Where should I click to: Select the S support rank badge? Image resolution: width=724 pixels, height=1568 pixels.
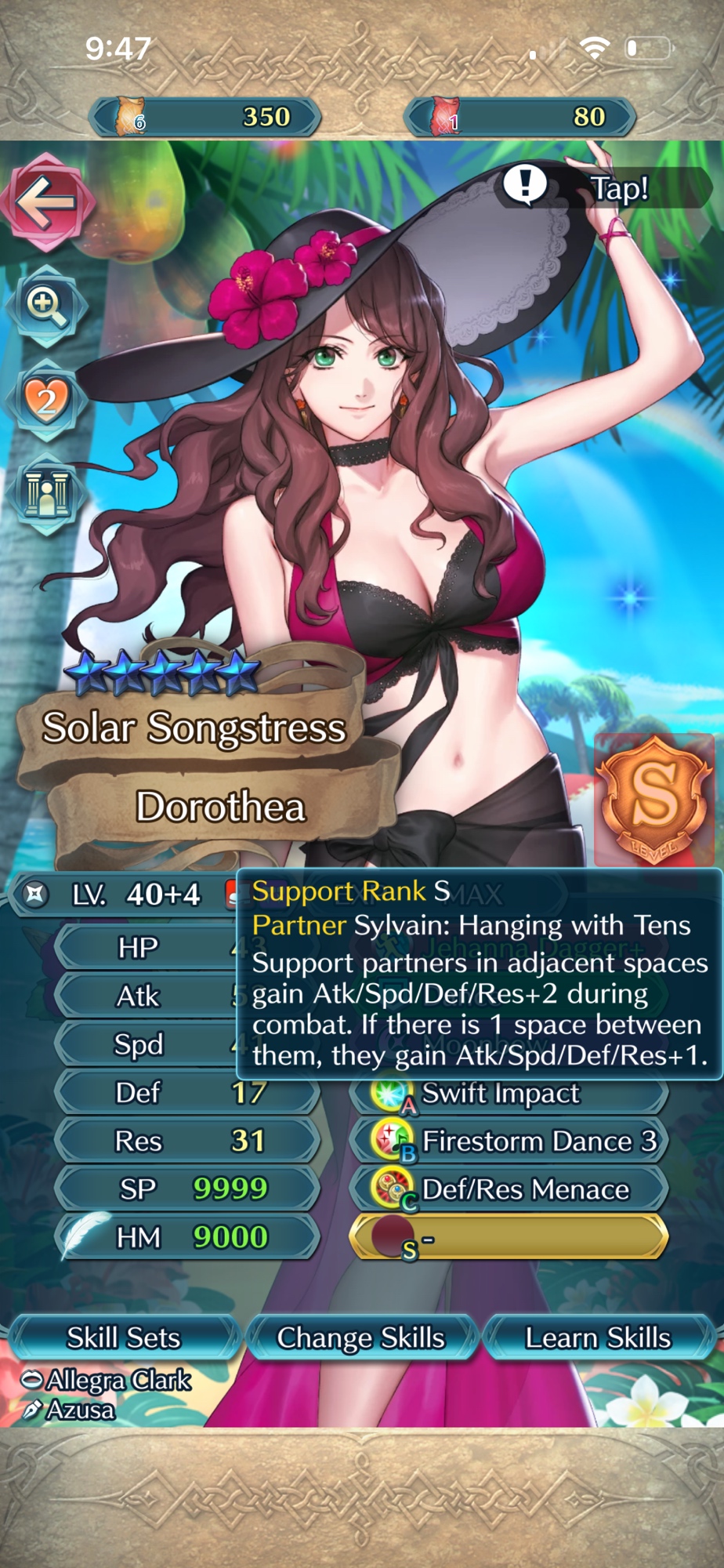(x=653, y=800)
